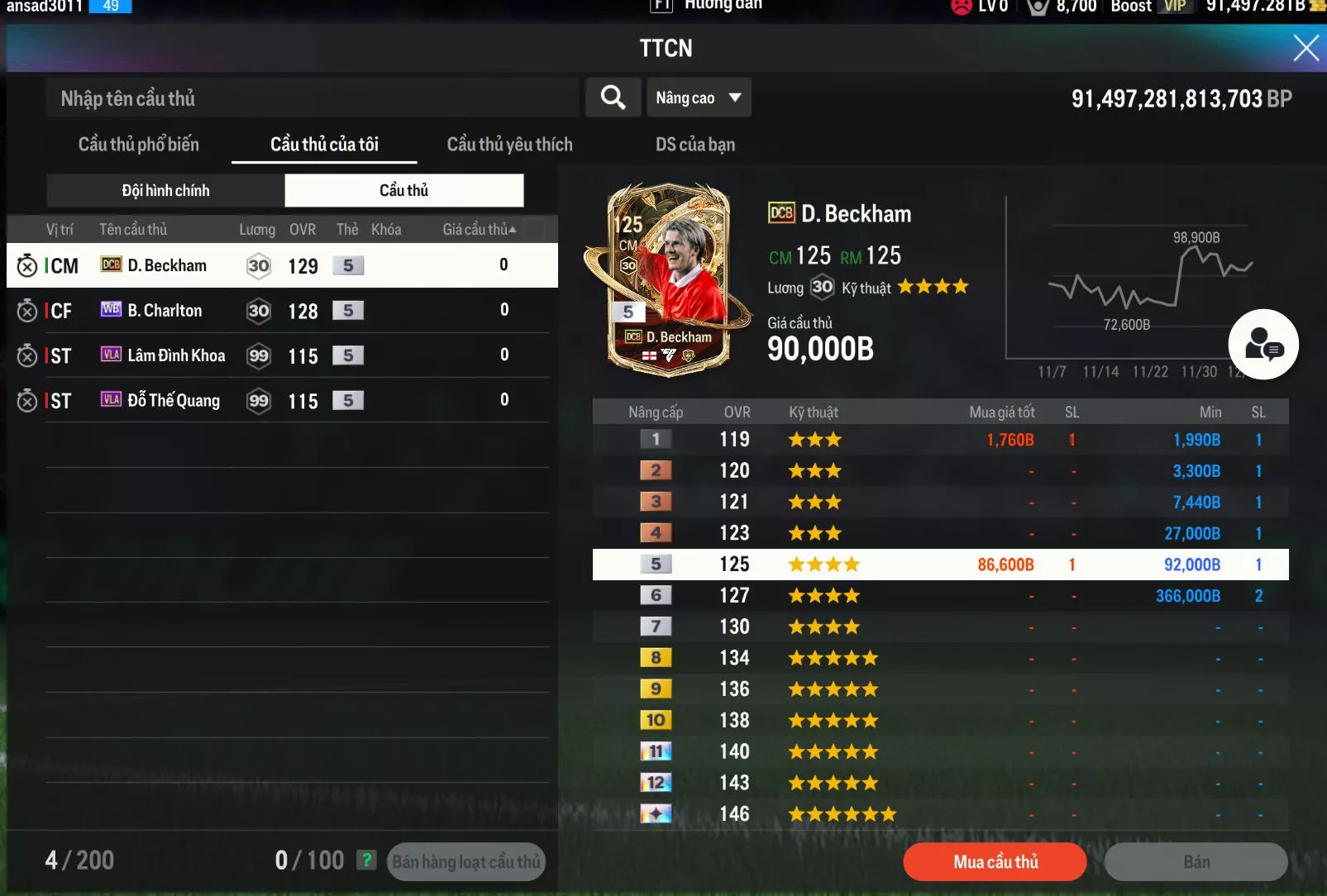Select the Cầu thủ của tôi tab
The image size is (1327, 896).
[x=324, y=145]
